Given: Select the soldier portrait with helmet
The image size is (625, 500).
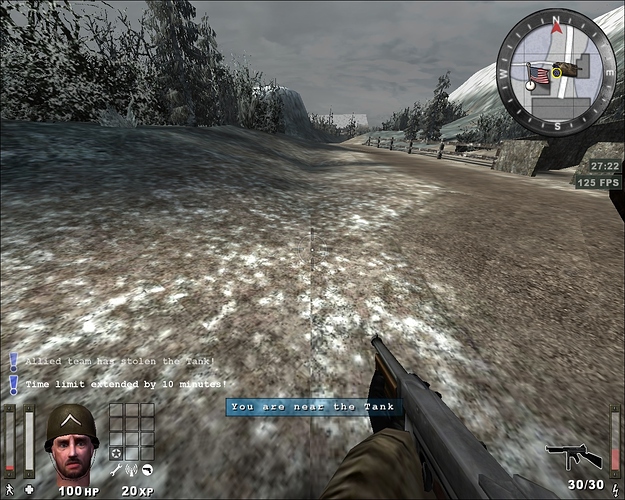Looking at the screenshot, I should point(70,442).
